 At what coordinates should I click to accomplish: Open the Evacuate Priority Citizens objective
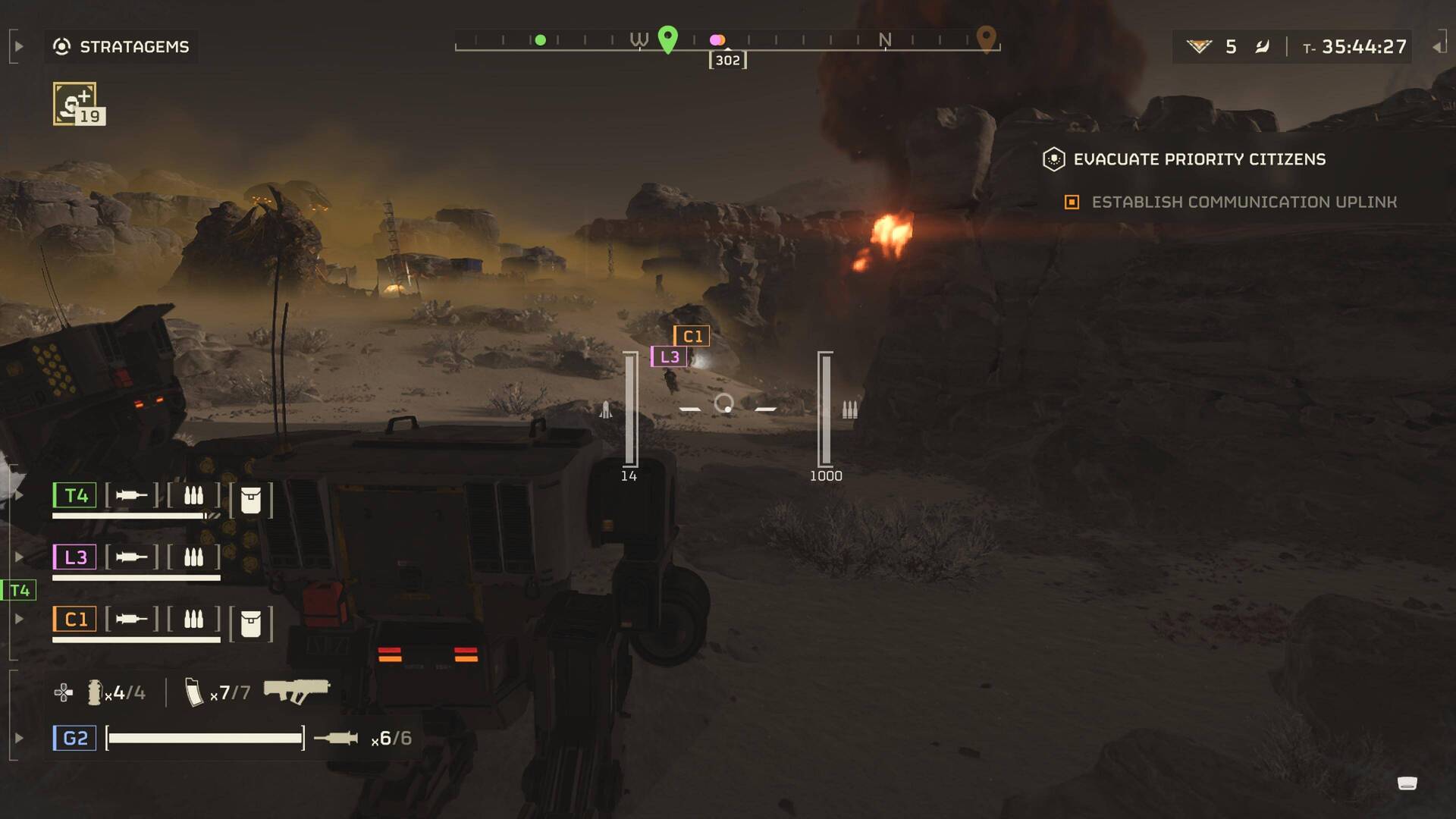1199,159
